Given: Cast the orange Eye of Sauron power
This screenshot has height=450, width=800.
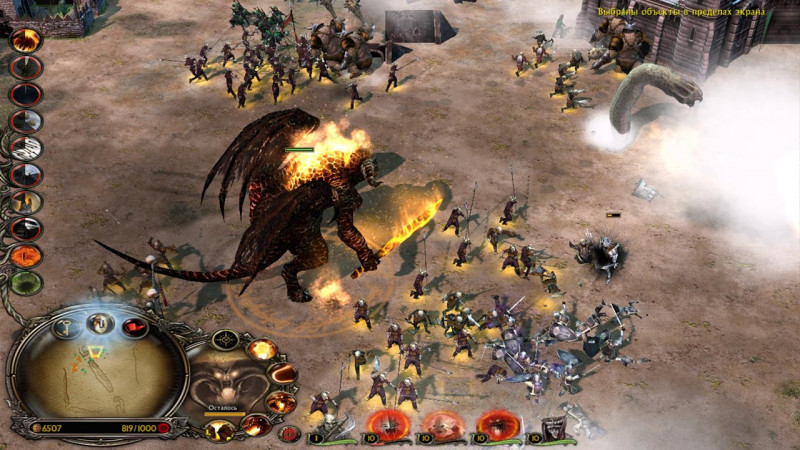Looking at the screenshot, I should [26, 255].
